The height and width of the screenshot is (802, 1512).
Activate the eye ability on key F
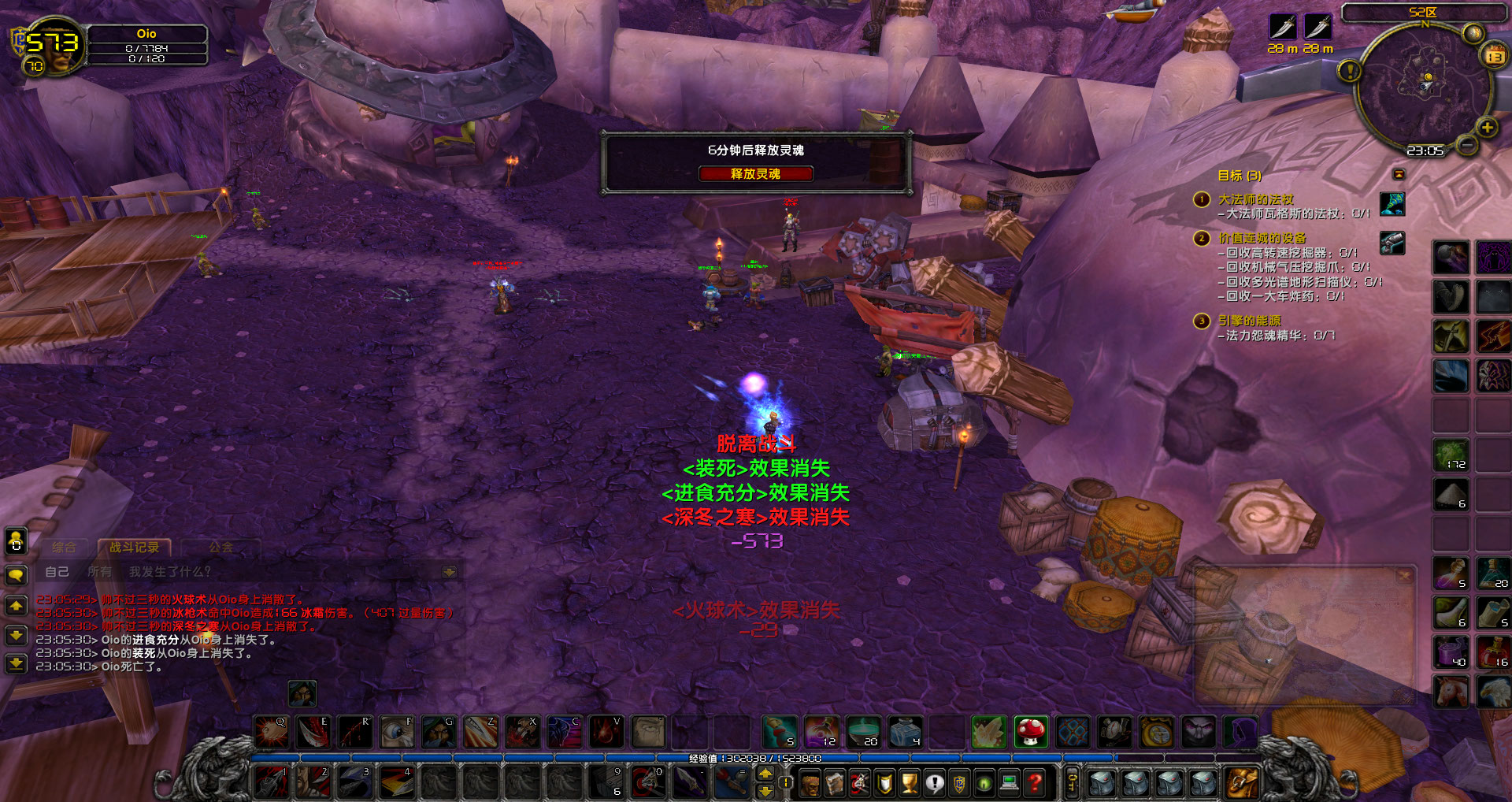click(397, 732)
